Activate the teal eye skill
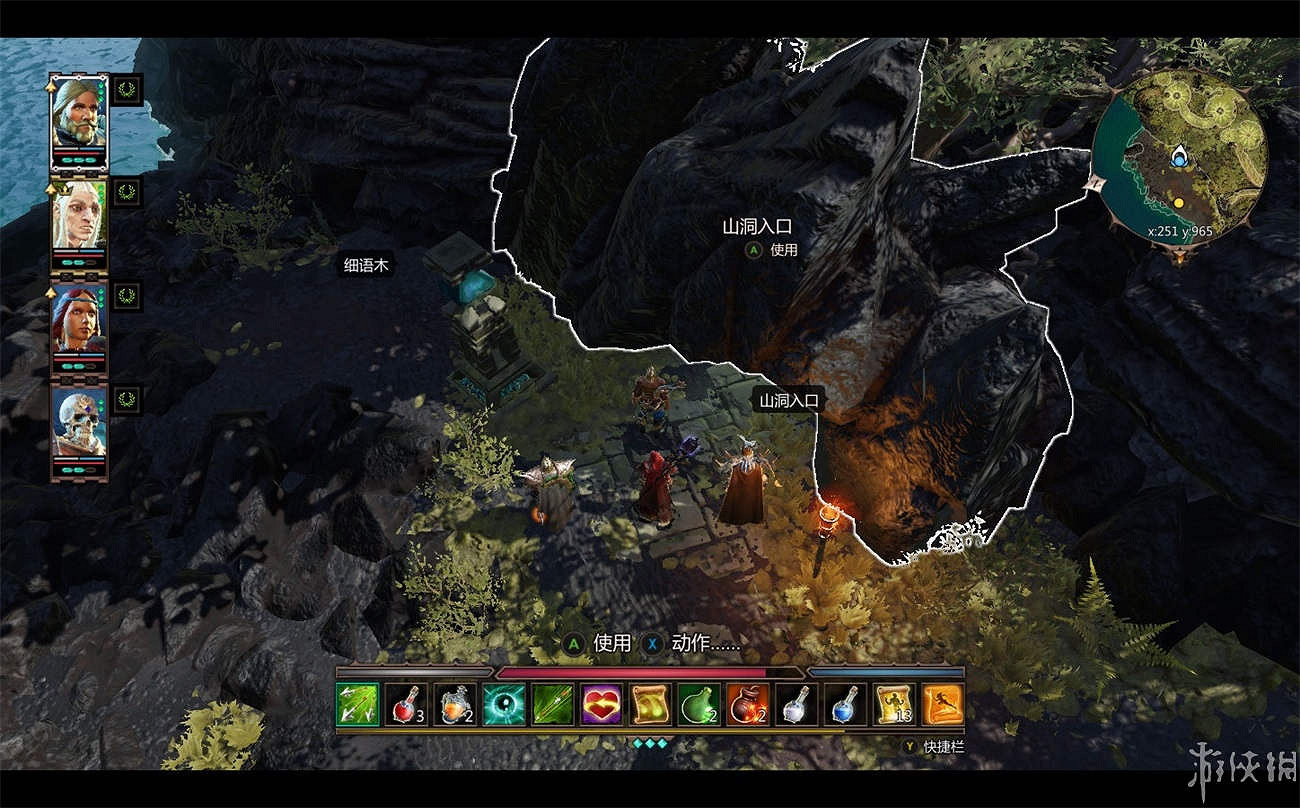The width and height of the screenshot is (1300, 808). [504, 704]
